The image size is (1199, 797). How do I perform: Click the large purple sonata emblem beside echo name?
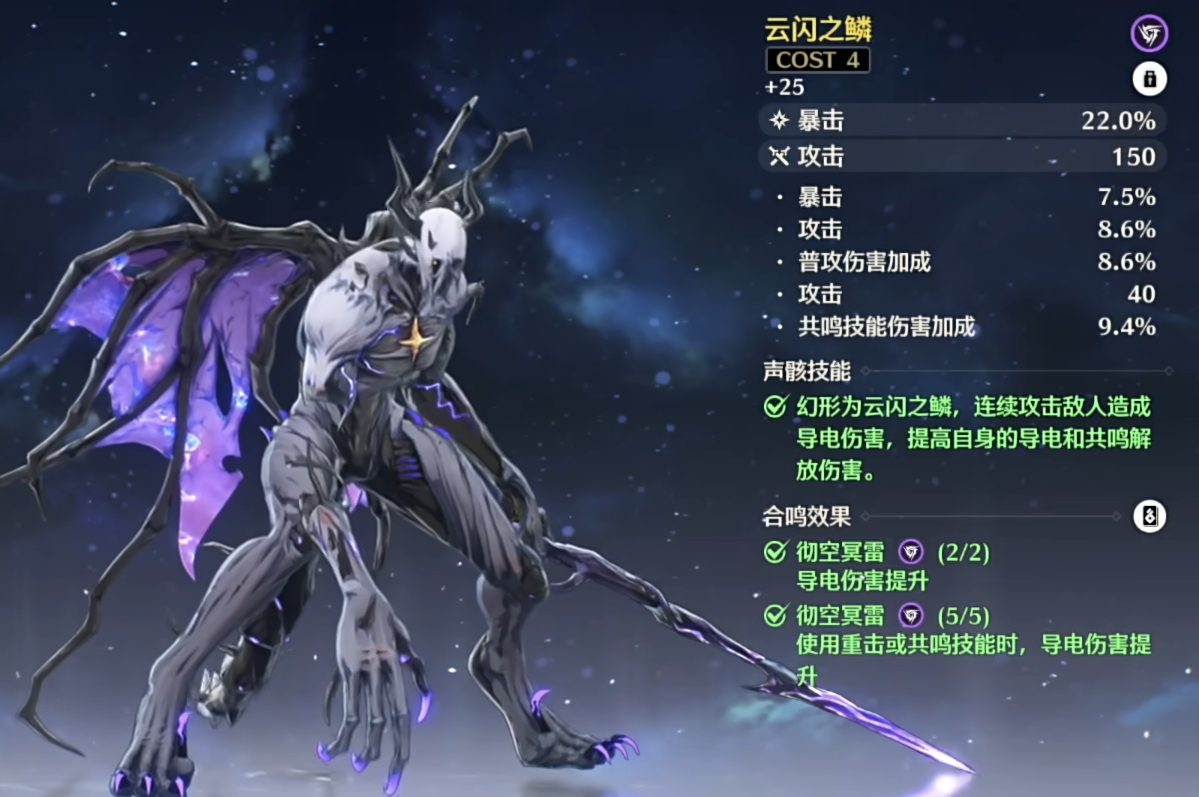click(x=1149, y=34)
